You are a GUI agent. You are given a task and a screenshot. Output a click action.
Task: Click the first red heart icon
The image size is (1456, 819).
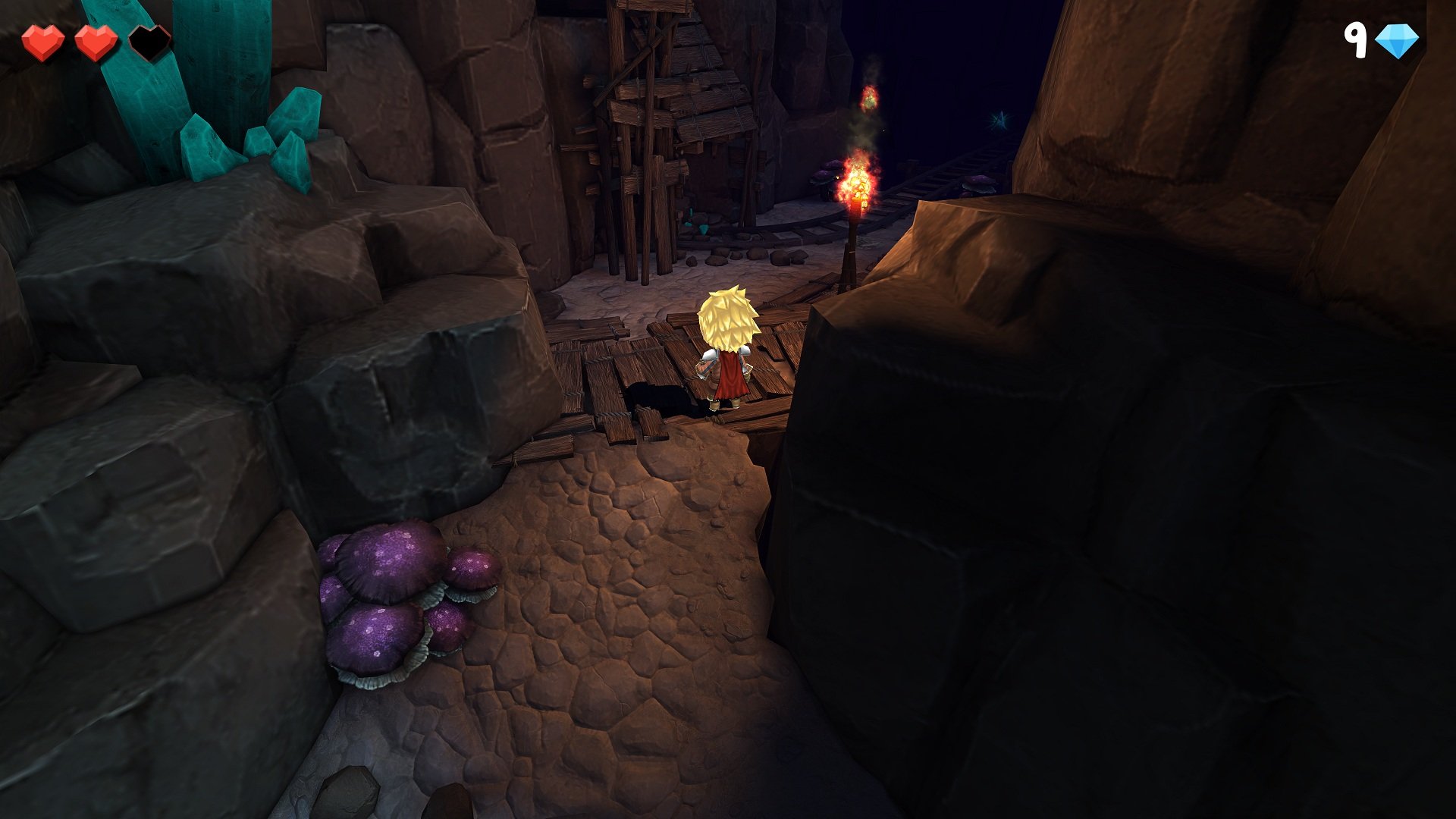coord(43,42)
